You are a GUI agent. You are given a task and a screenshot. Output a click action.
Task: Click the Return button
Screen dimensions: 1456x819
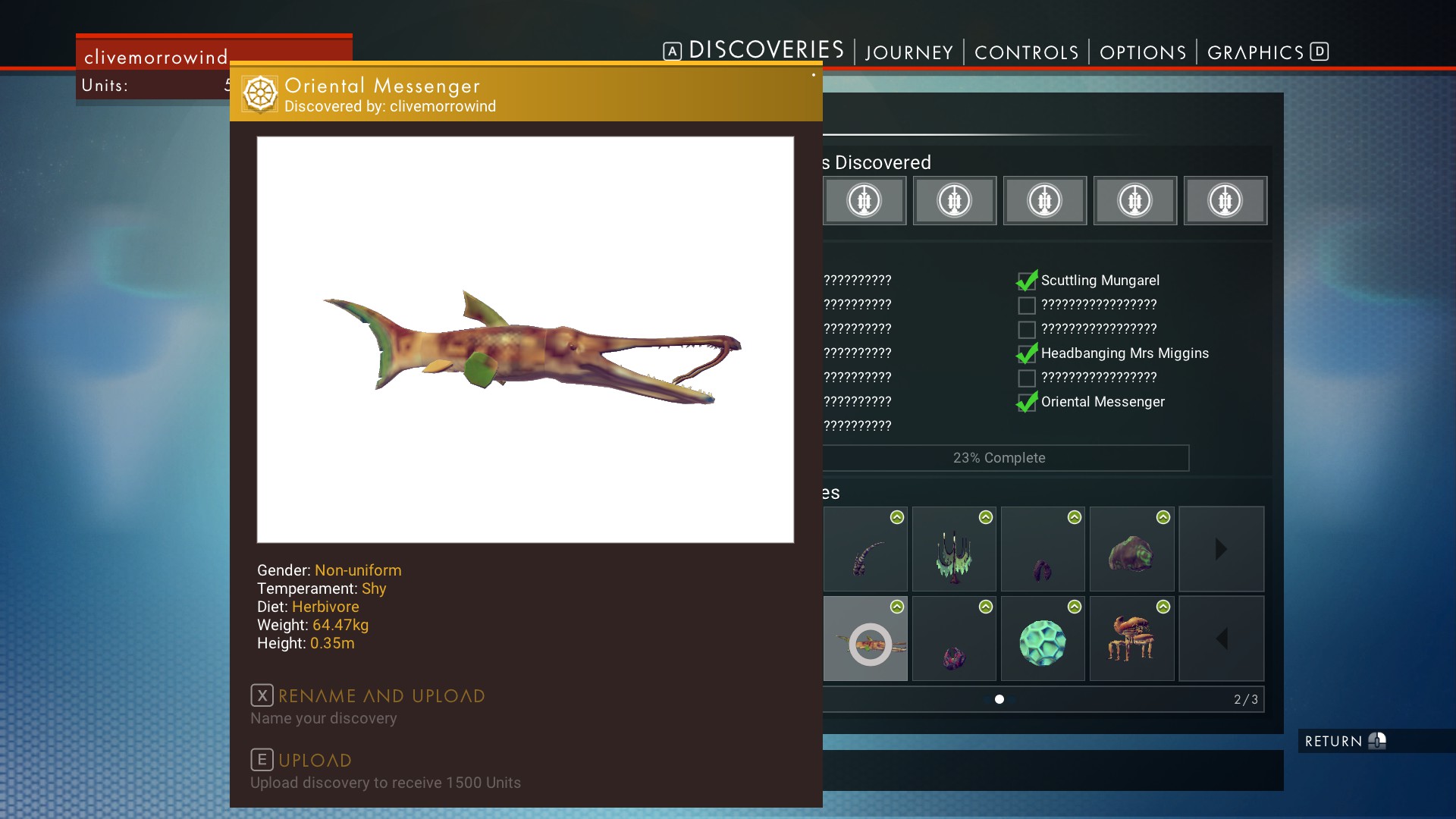[1344, 741]
